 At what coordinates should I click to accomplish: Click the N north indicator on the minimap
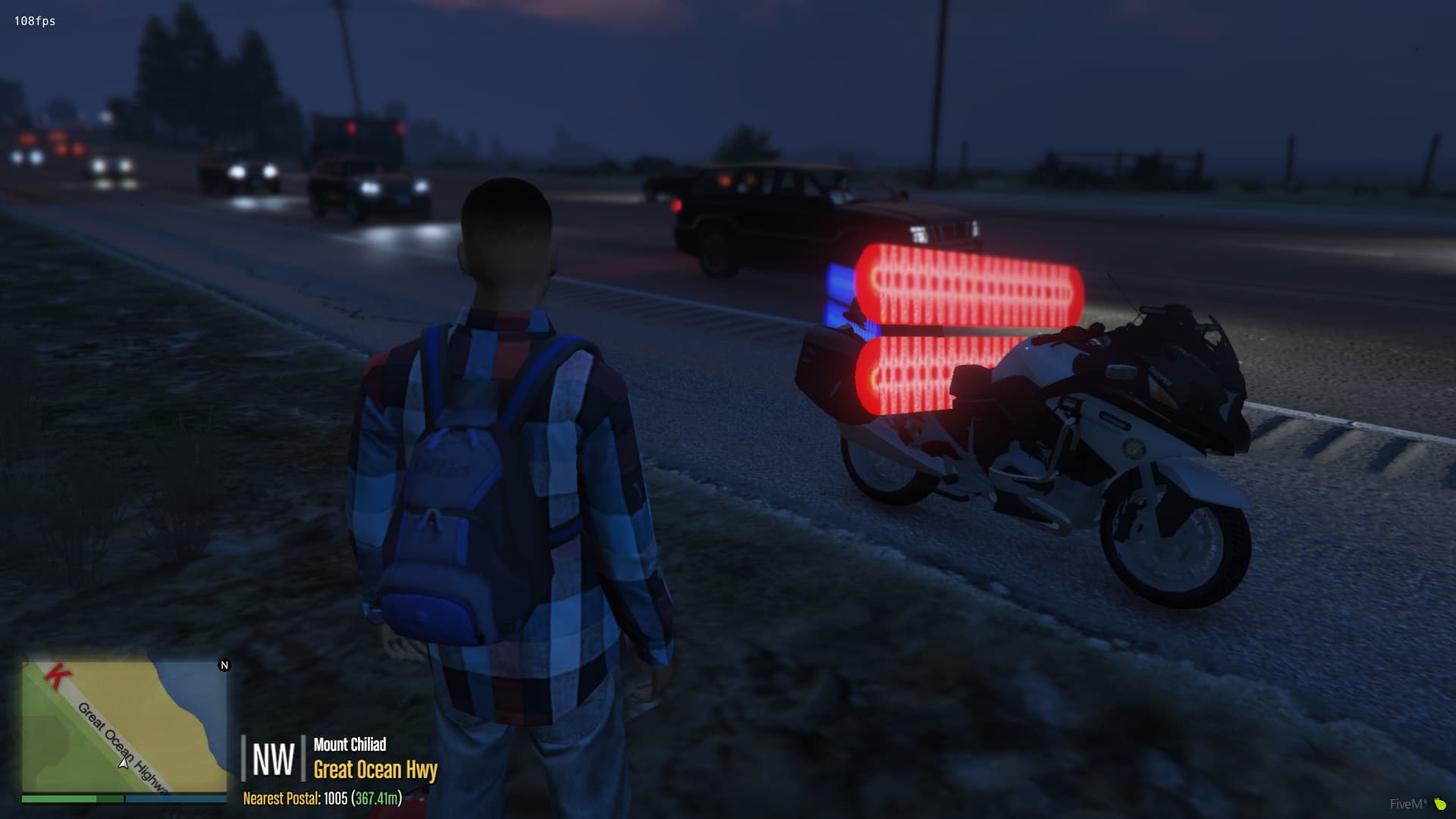point(224,665)
